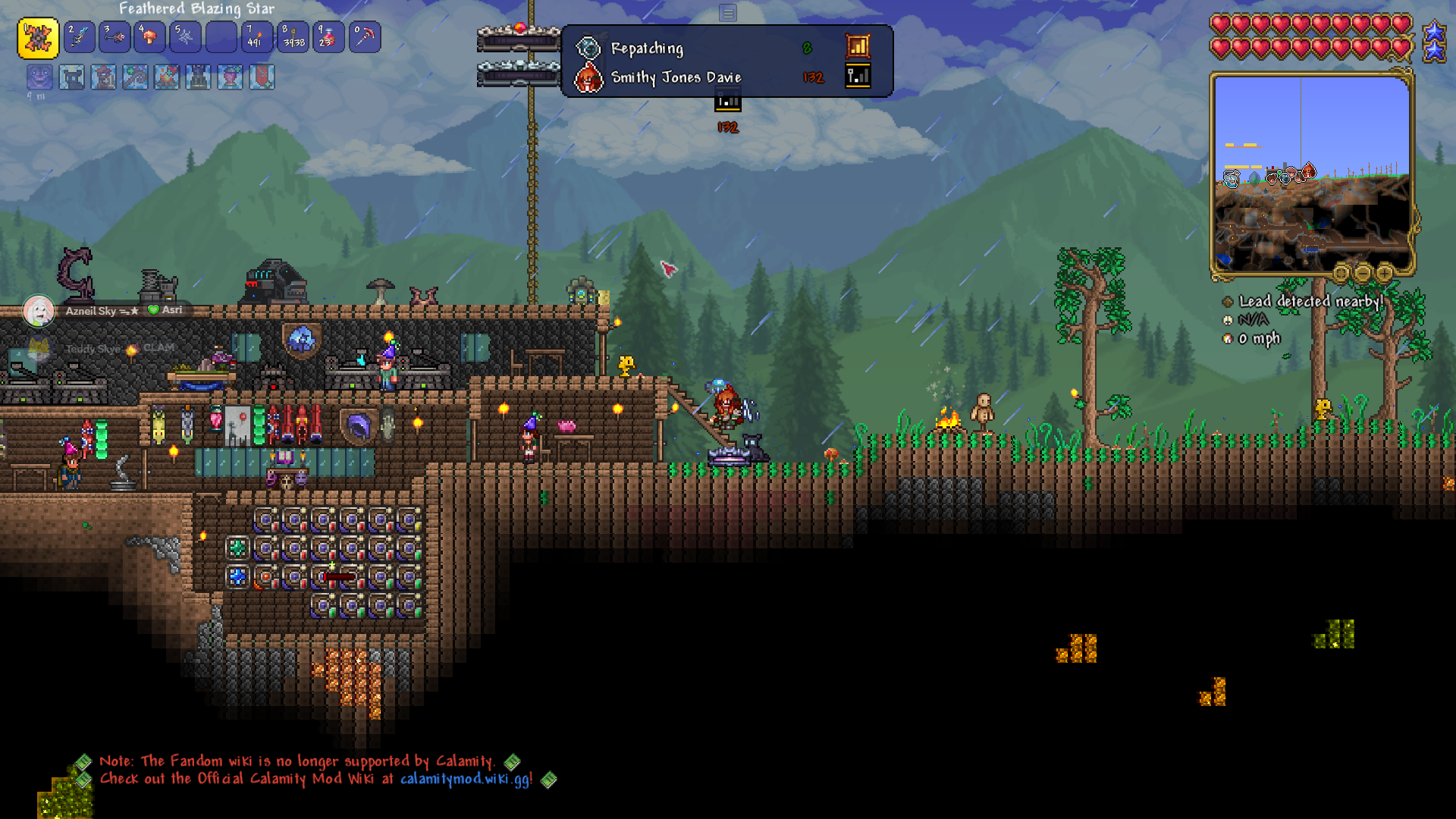
Task: Select the Feathered Blazing Star hotbar slot
Action: 38,38
